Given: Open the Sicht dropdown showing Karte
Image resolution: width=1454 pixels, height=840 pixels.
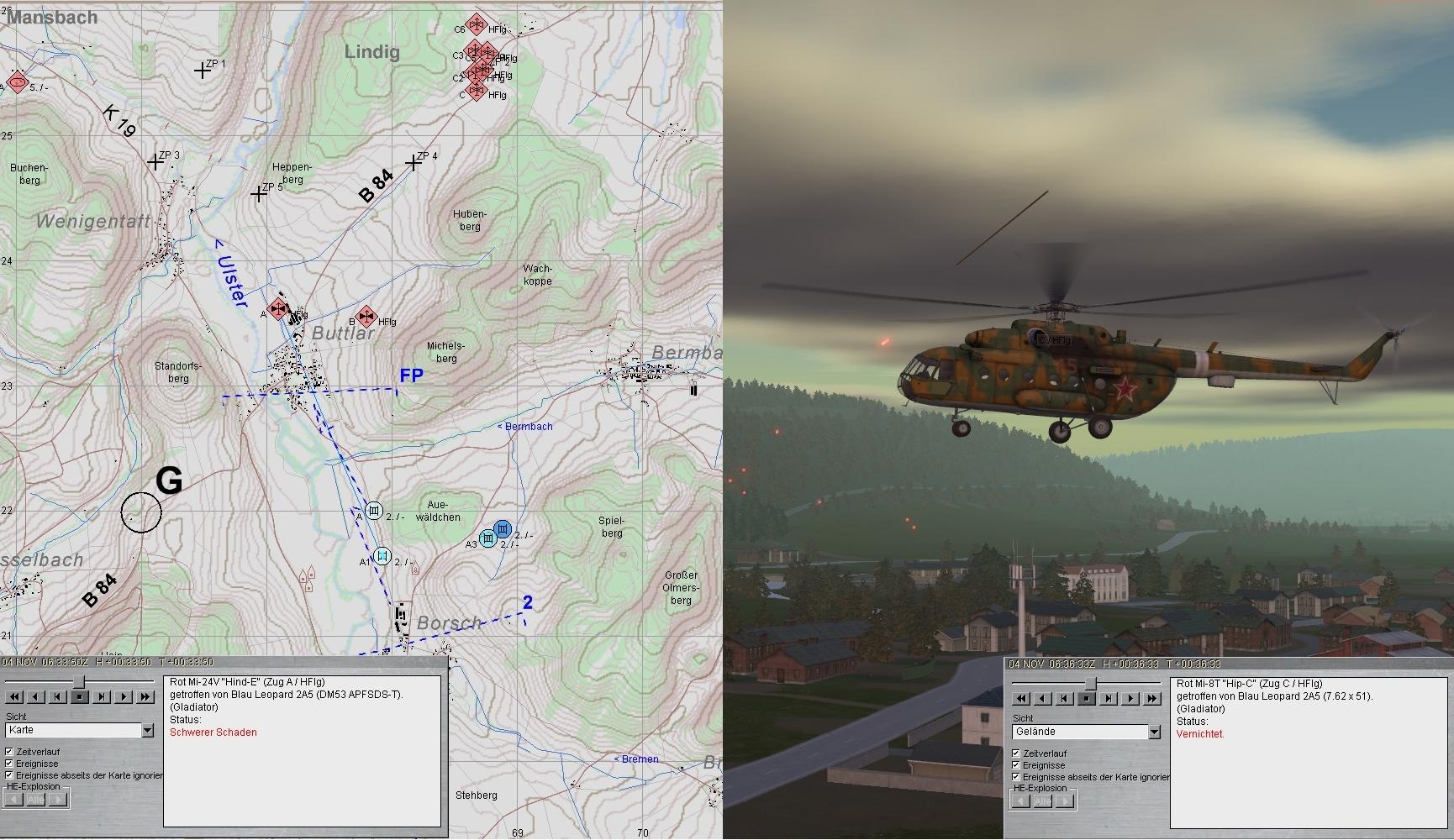Looking at the screenshot, I should 148,731.
